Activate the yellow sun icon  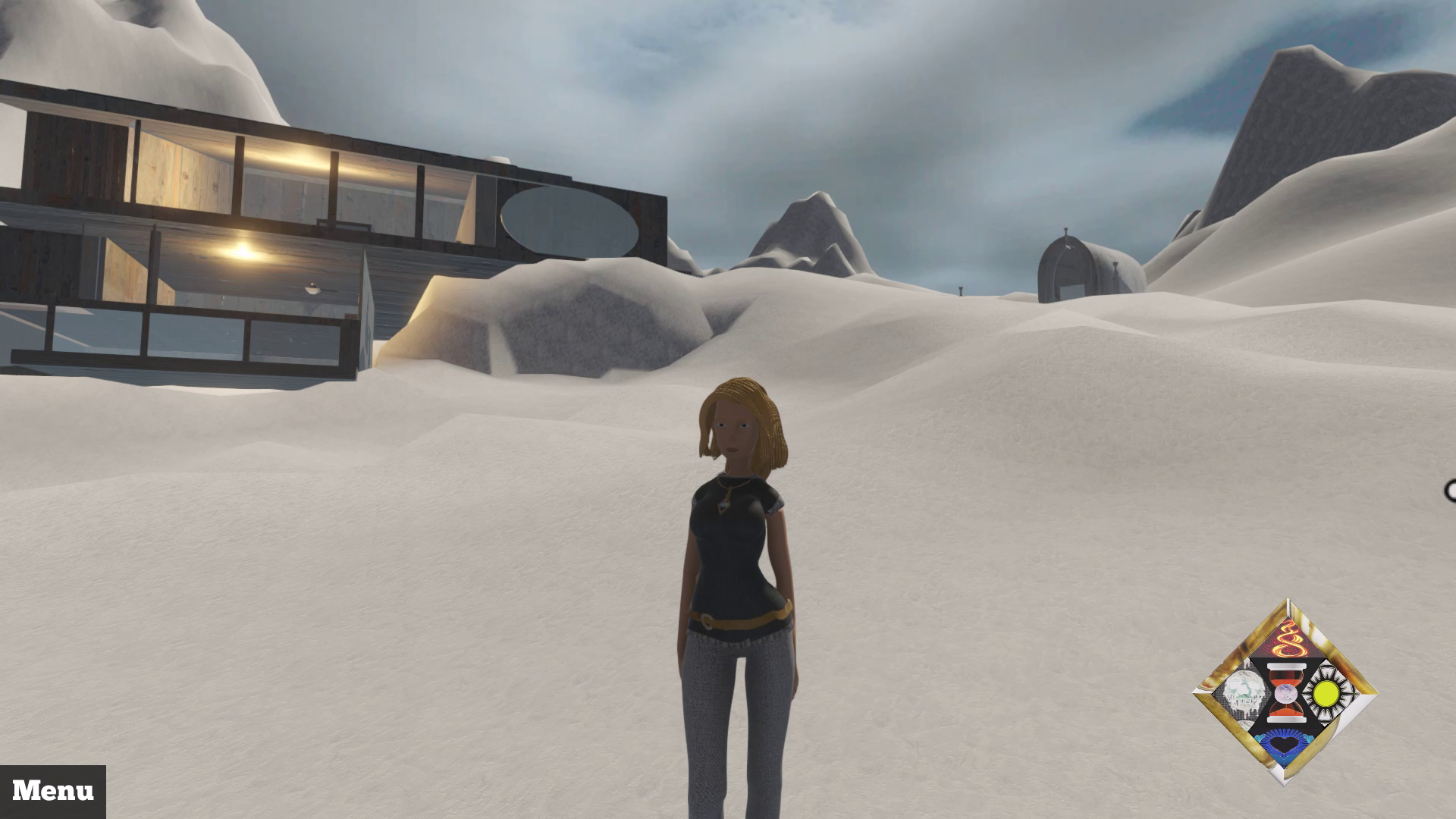(x=1326, y=692)
